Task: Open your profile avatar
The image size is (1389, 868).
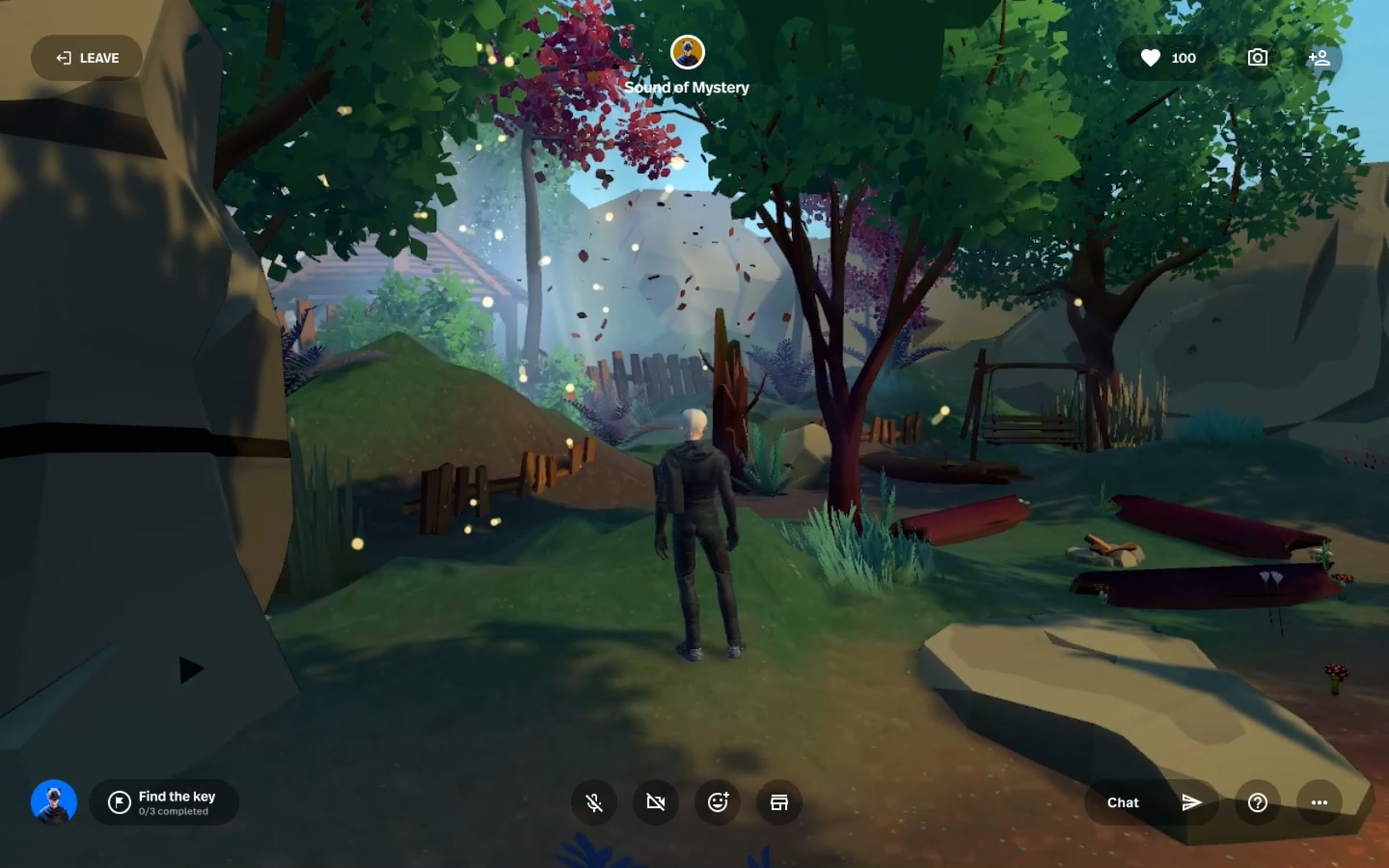Action: tap(54, 802)
